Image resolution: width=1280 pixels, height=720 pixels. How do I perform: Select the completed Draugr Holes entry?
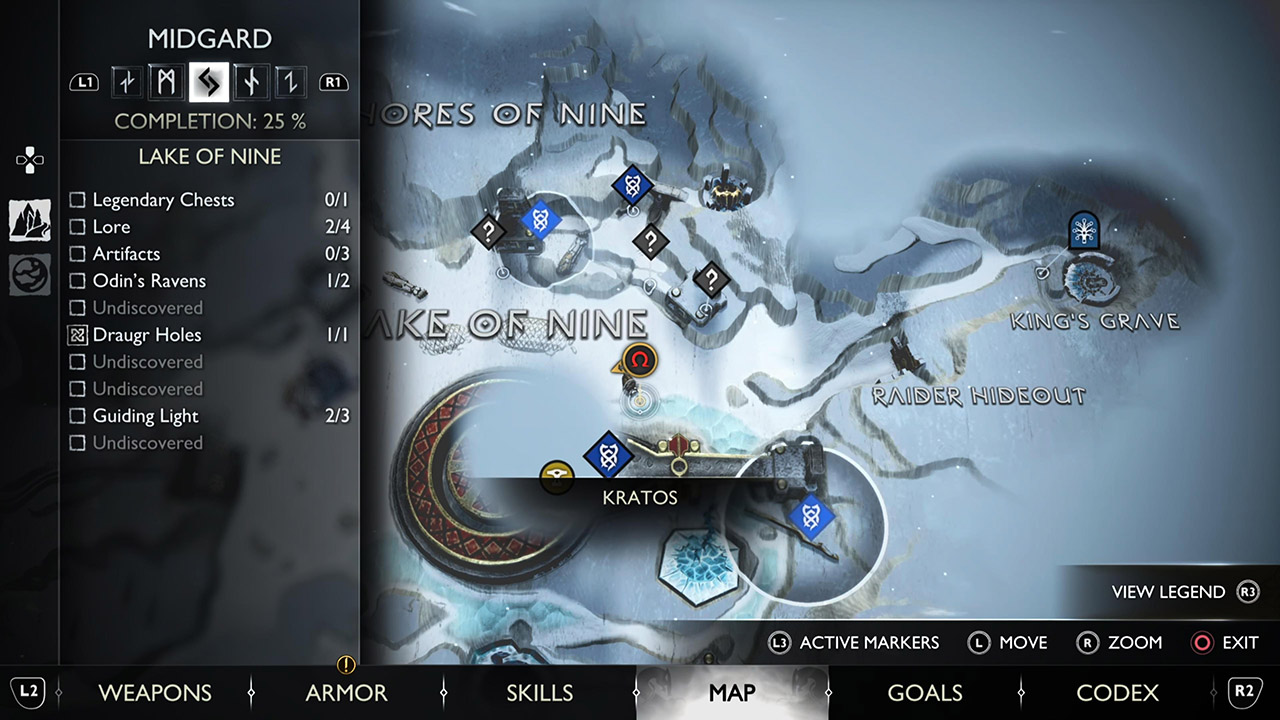point(146,335)
